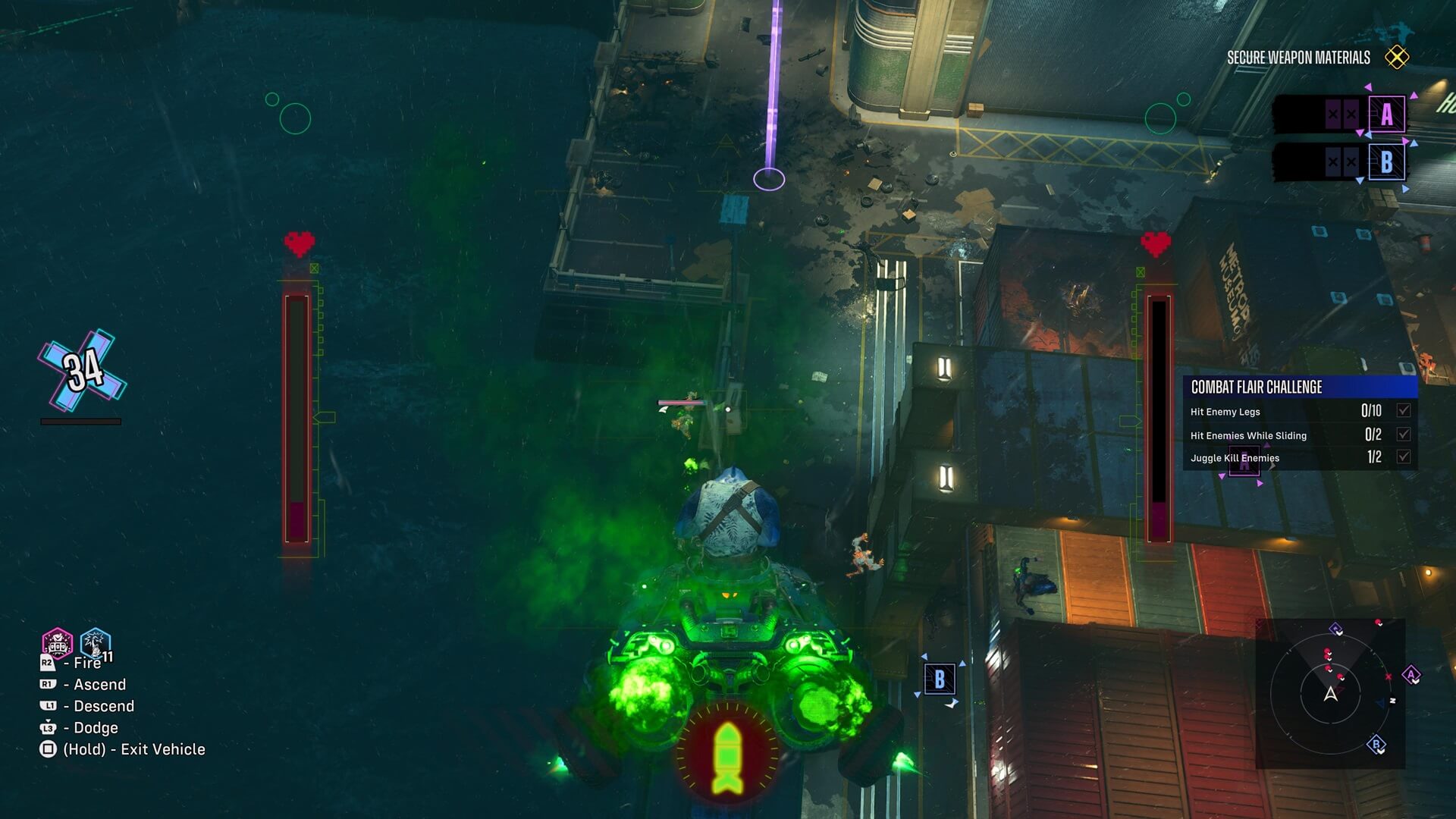
Task: Click the control point A indicator
Action: tap(1386, 115)
